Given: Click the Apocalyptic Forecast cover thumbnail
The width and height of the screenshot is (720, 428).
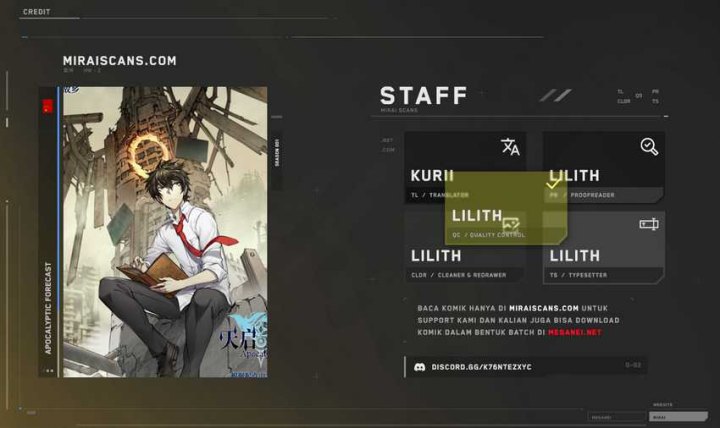Looking at the screenshot, I should (x=164, y=231).
